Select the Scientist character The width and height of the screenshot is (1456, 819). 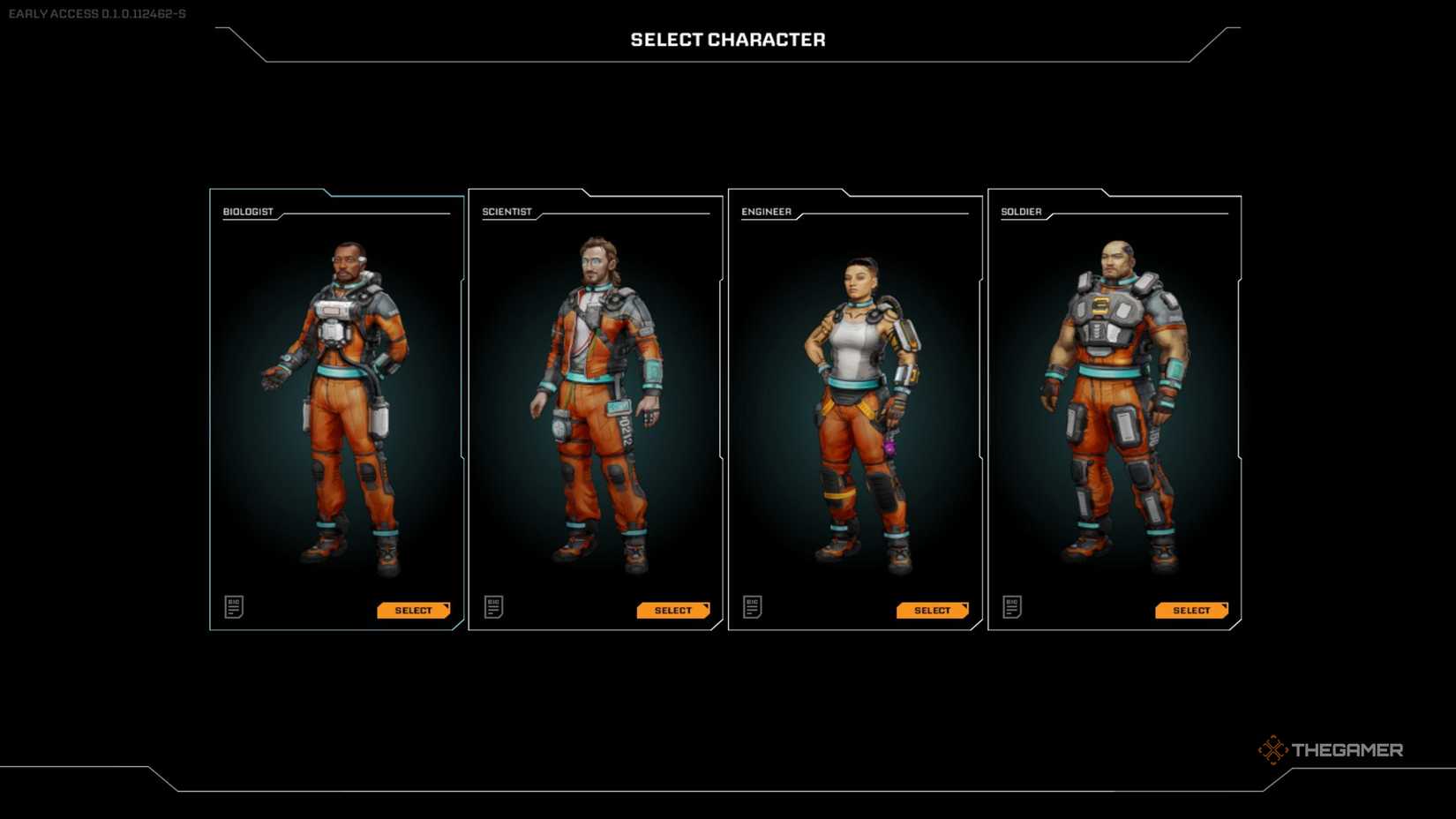click(x=672, y=610)
